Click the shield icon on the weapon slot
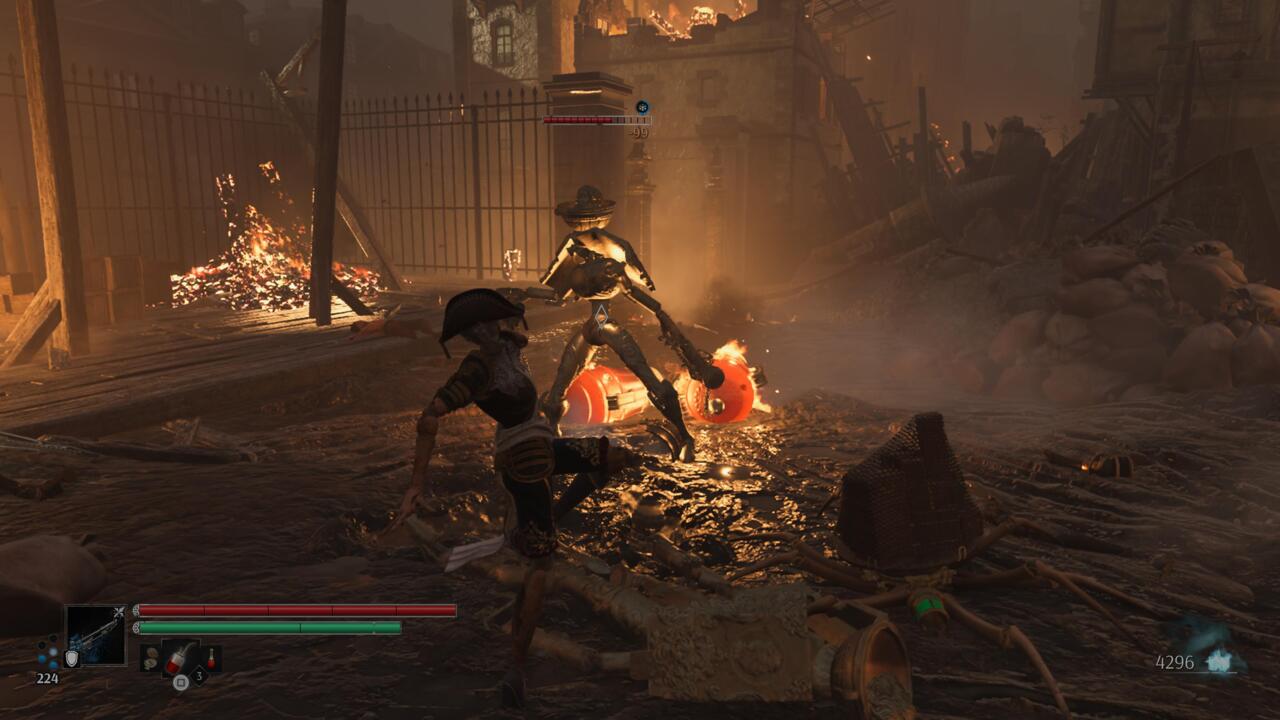Screen dimensions: 1280x720 (71, 658)
